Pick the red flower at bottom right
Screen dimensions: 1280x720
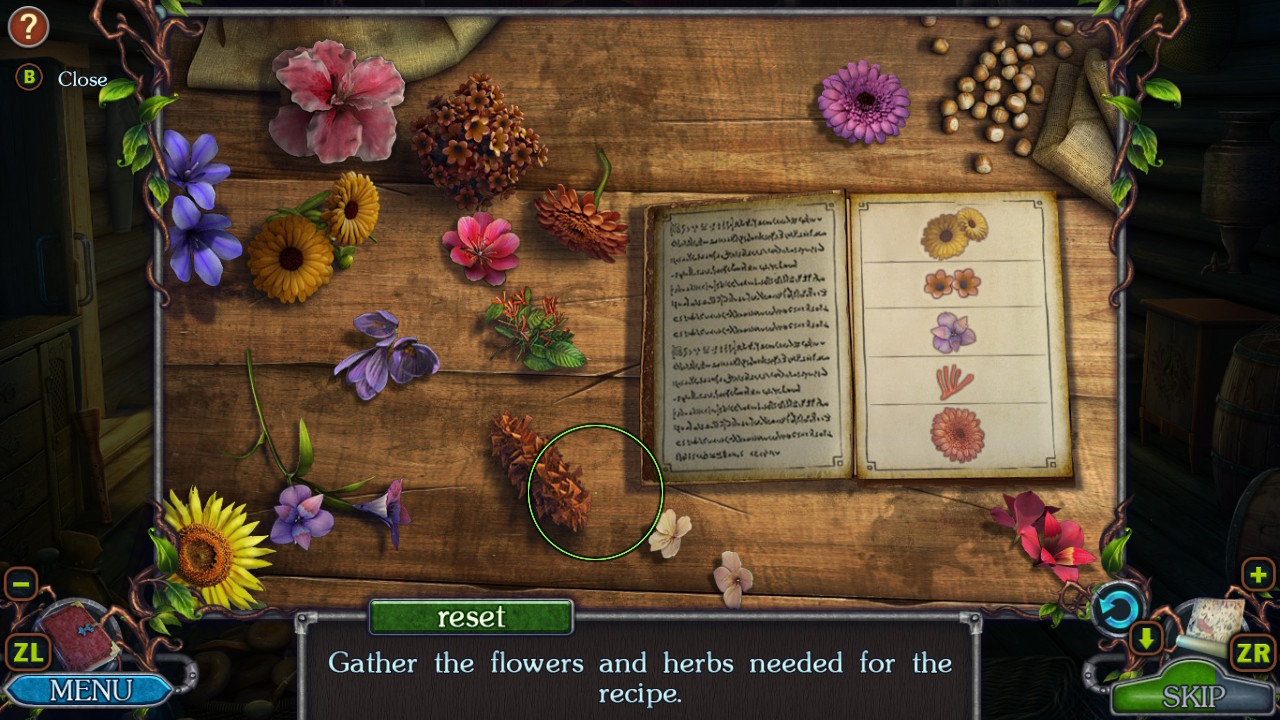pyautogui.click(x=1048, y=540)
